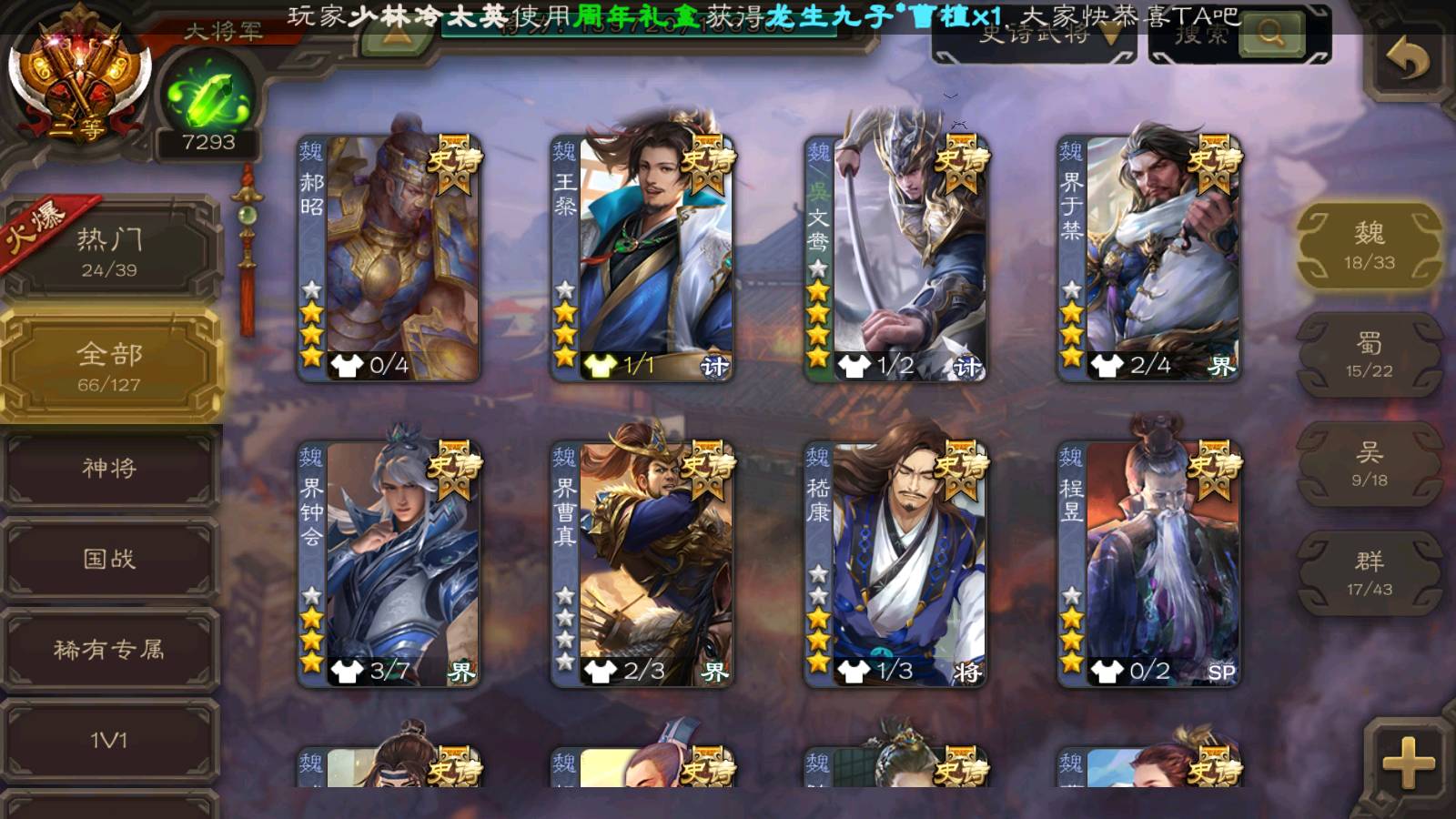
Task: Filter generals by 群 faction
Action: click(1369, 573)
